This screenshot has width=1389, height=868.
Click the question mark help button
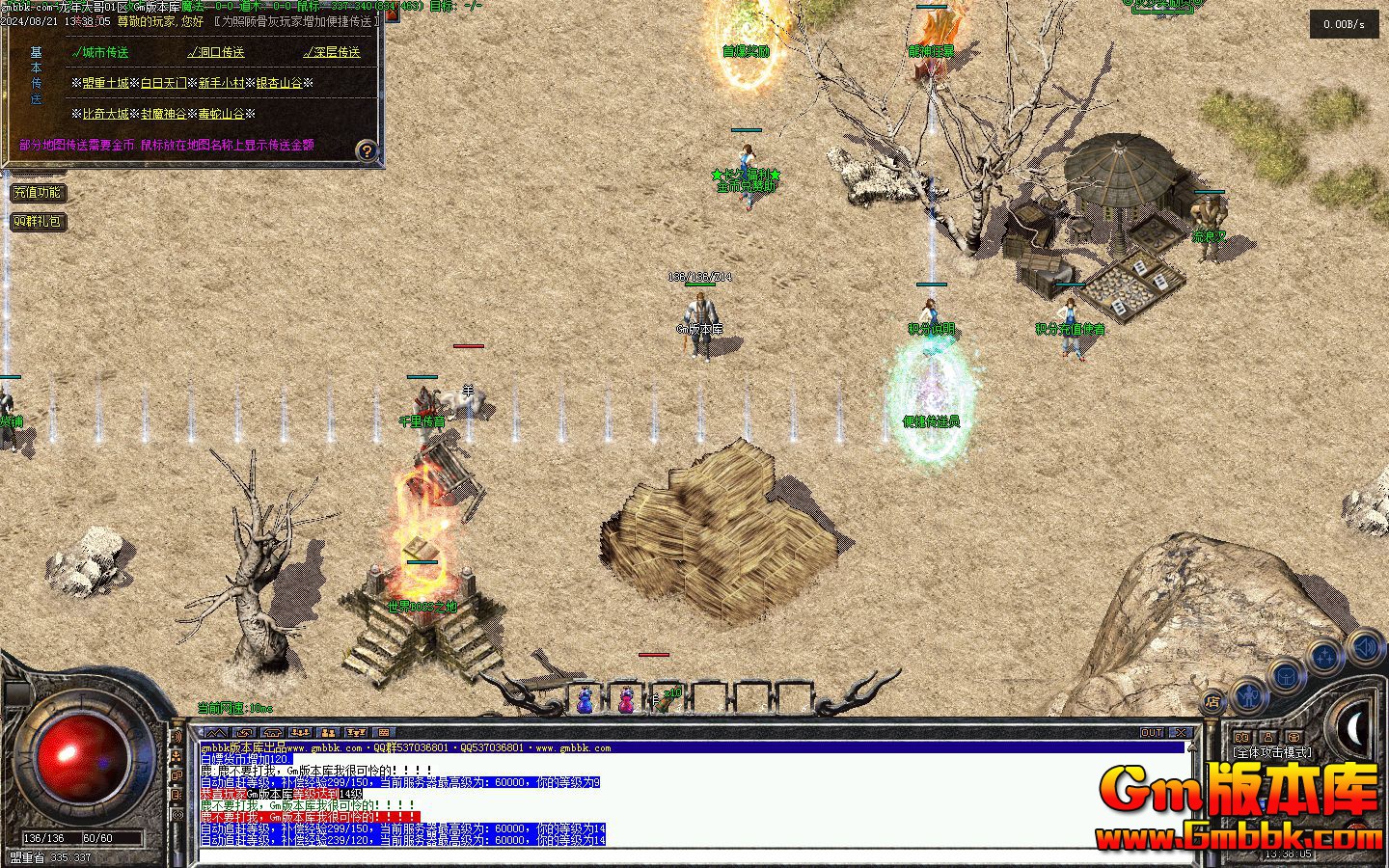point(367,150)
